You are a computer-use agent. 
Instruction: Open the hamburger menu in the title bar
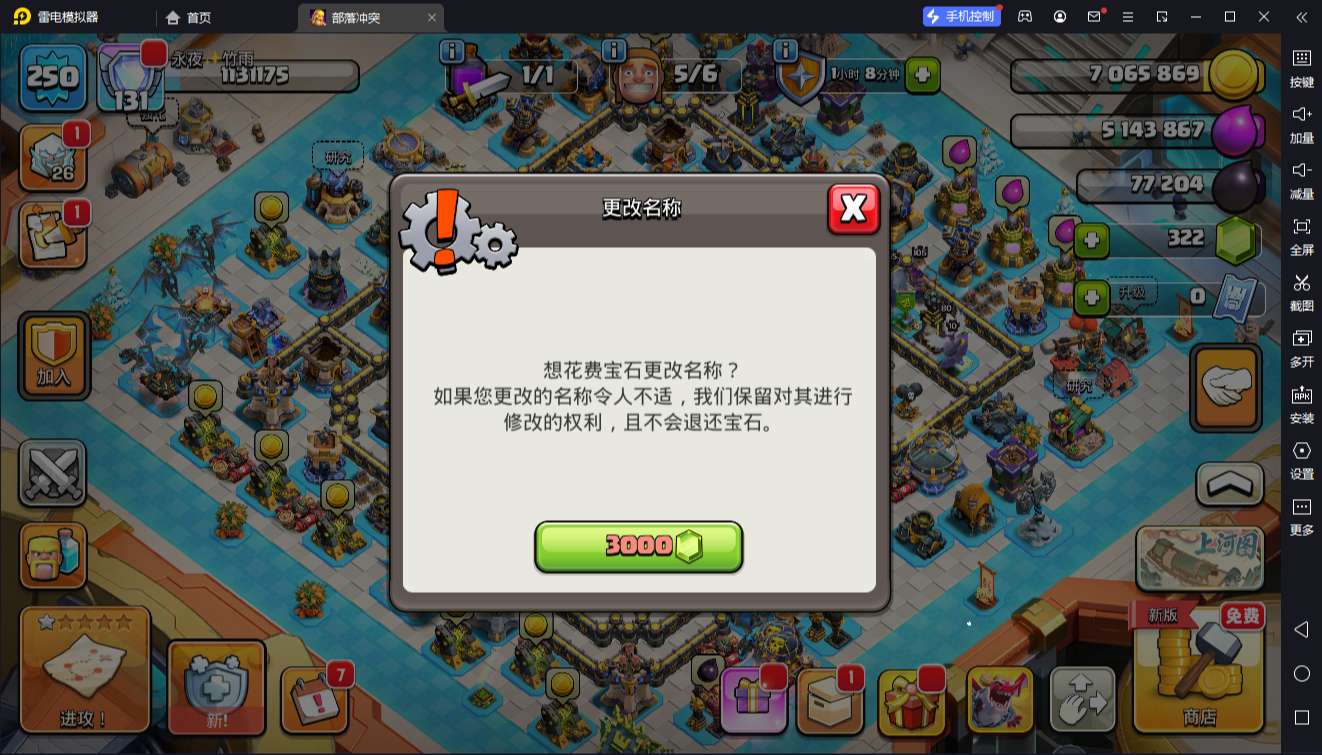pyautogui.click(x=1129, y=17)
